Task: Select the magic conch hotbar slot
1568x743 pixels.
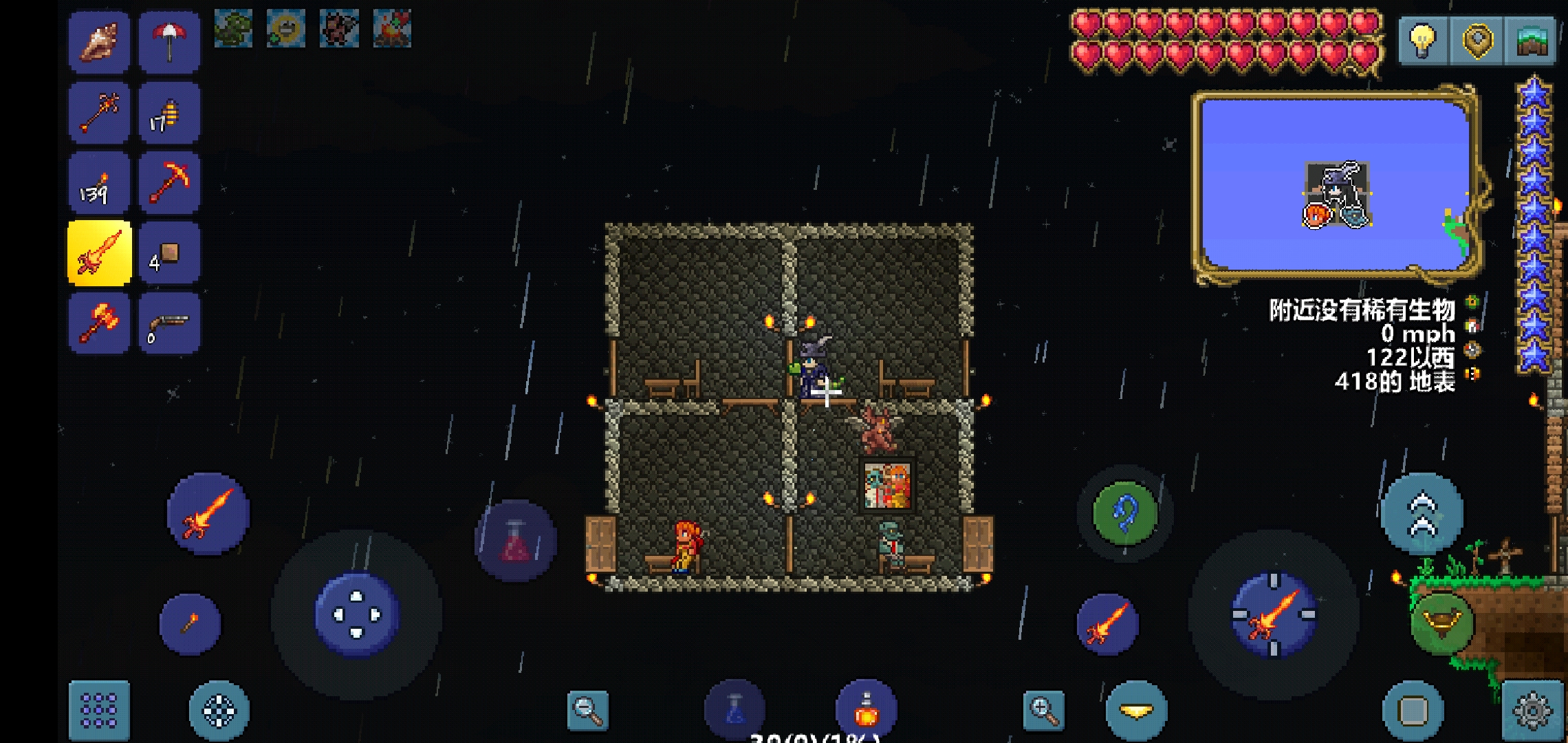Action: [99, 43]
